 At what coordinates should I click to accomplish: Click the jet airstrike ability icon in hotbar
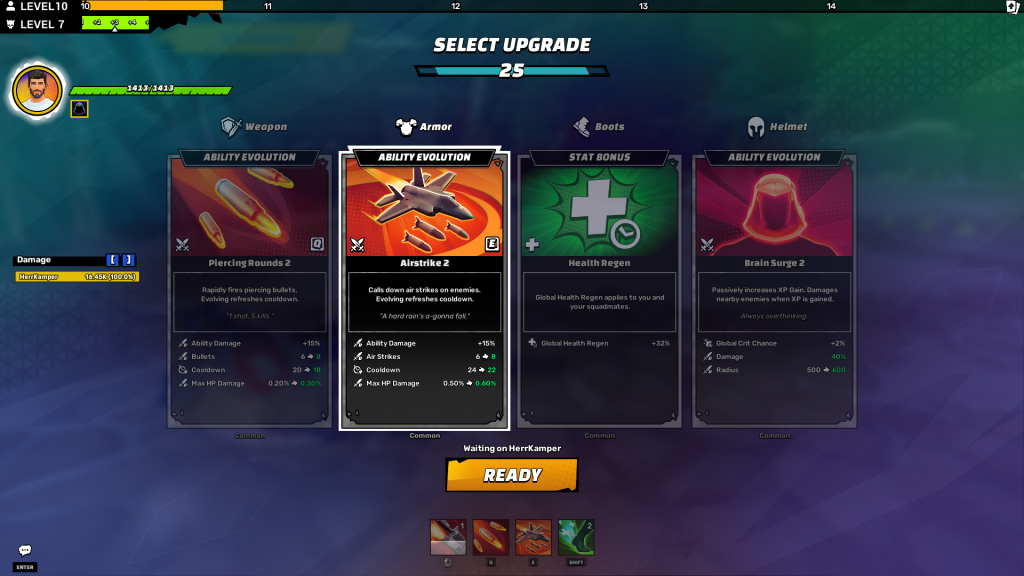coord(533,537)
